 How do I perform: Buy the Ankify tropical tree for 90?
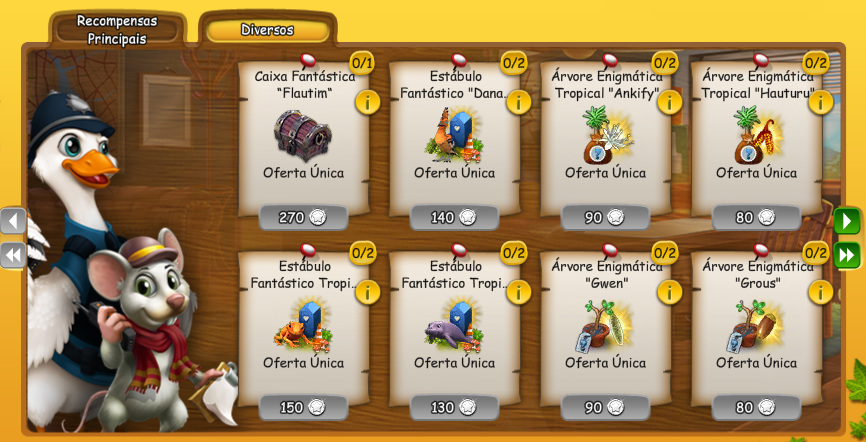click(606, 217)
